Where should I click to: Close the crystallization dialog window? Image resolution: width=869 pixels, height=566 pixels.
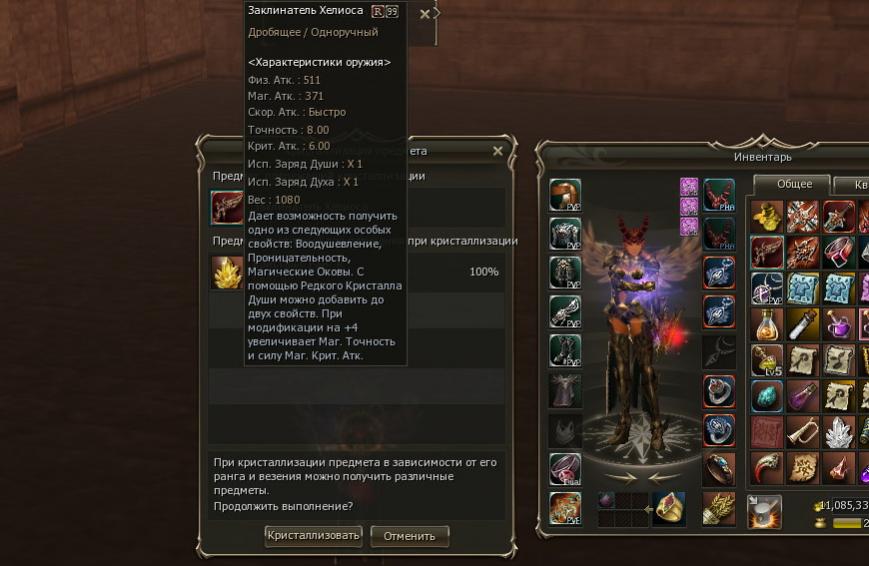[498, 151]
